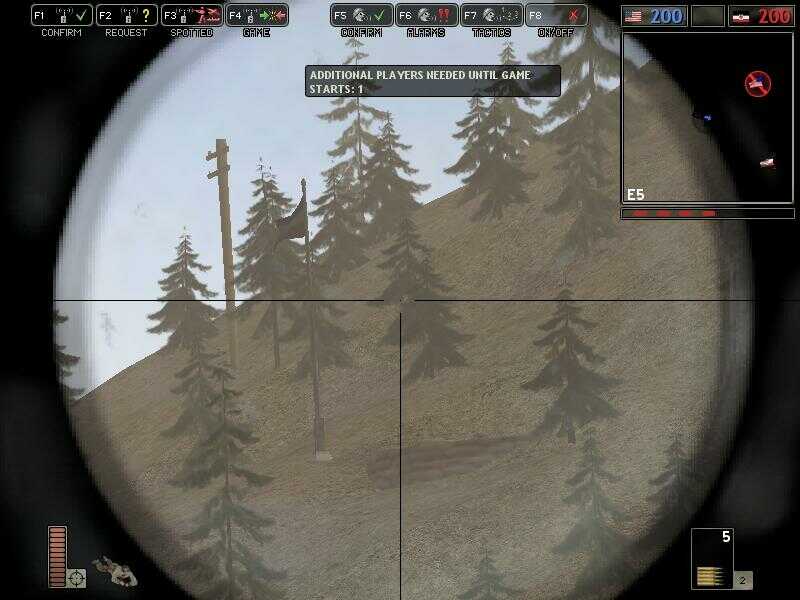The height and width of the screenshot is (600, 800).
Task: Select the rifle ammo clip icon
Action: click(711, 575)
